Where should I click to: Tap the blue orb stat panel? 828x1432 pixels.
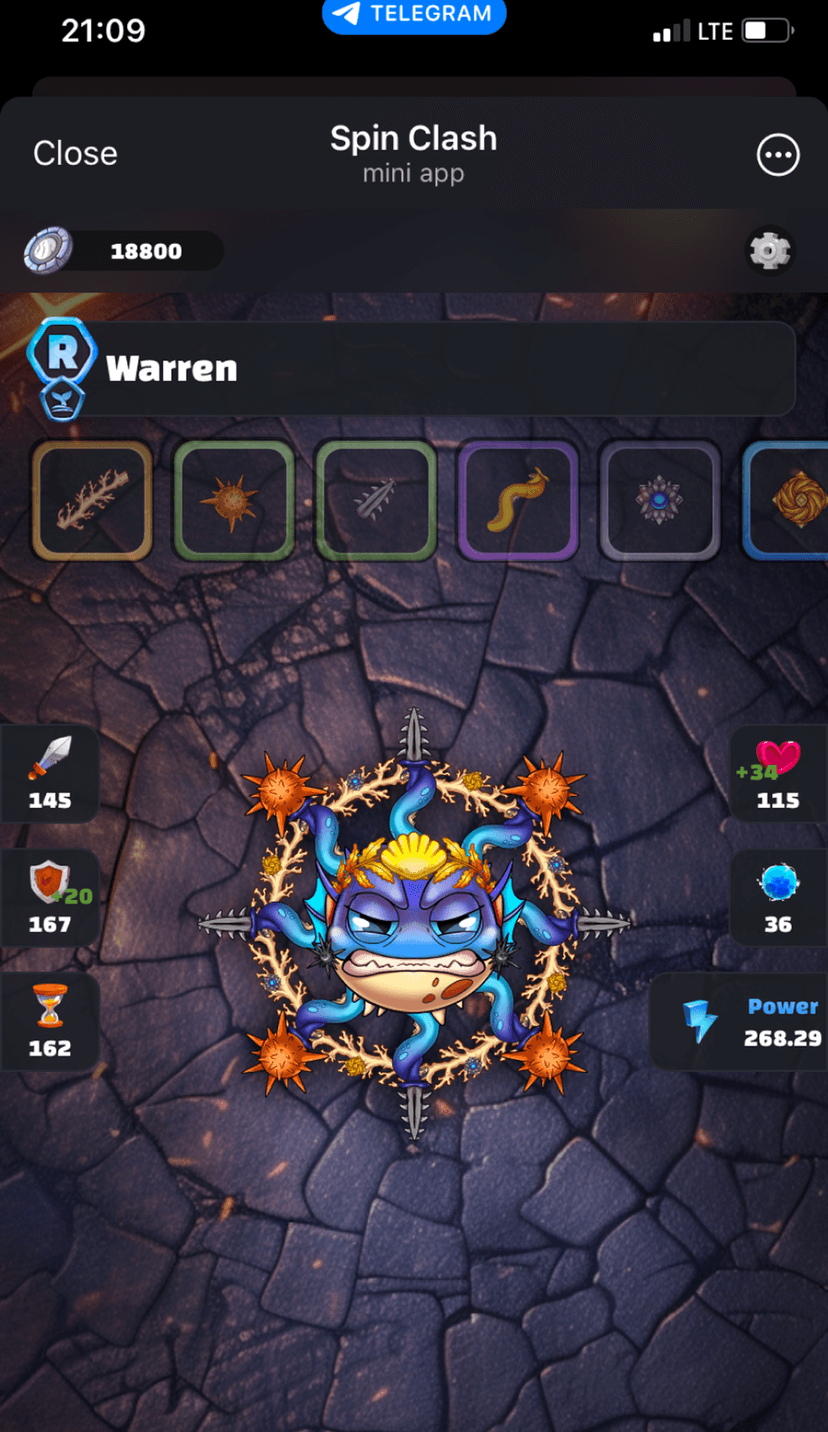point(777,897)
